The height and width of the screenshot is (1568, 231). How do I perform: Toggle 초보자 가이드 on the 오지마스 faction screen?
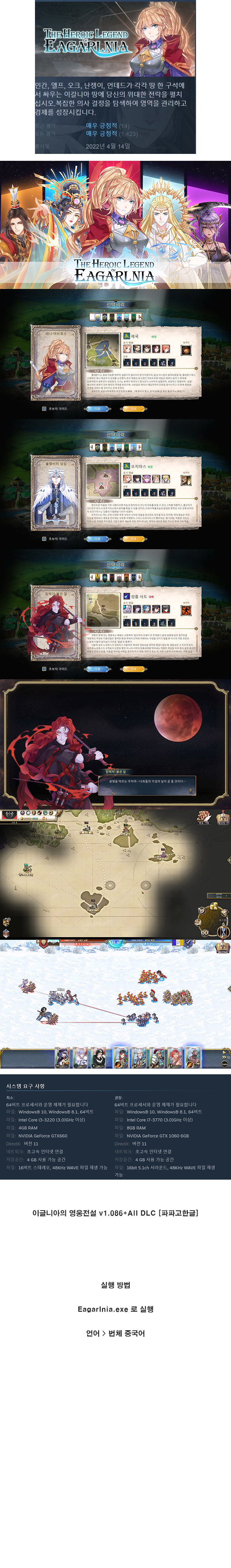(x=44, y=539)
